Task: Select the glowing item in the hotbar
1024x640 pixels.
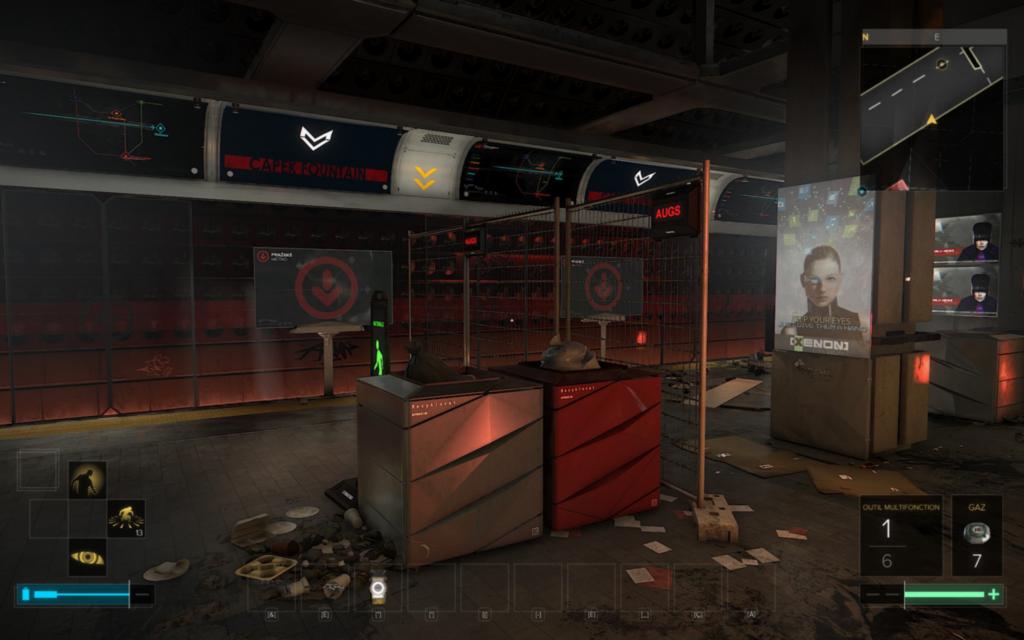Action: click(x=377, y=588)
